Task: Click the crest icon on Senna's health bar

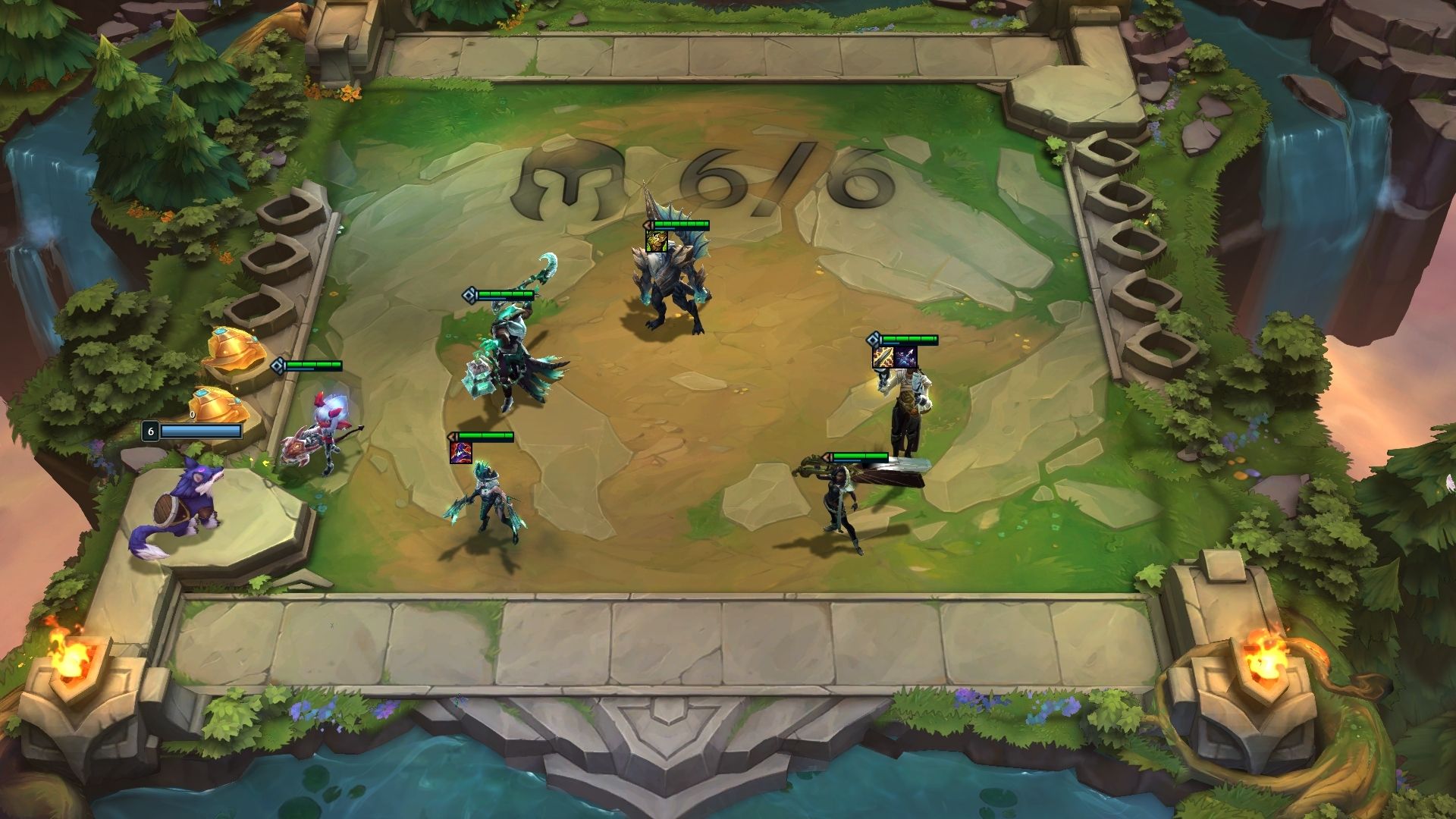Action: 826,457
